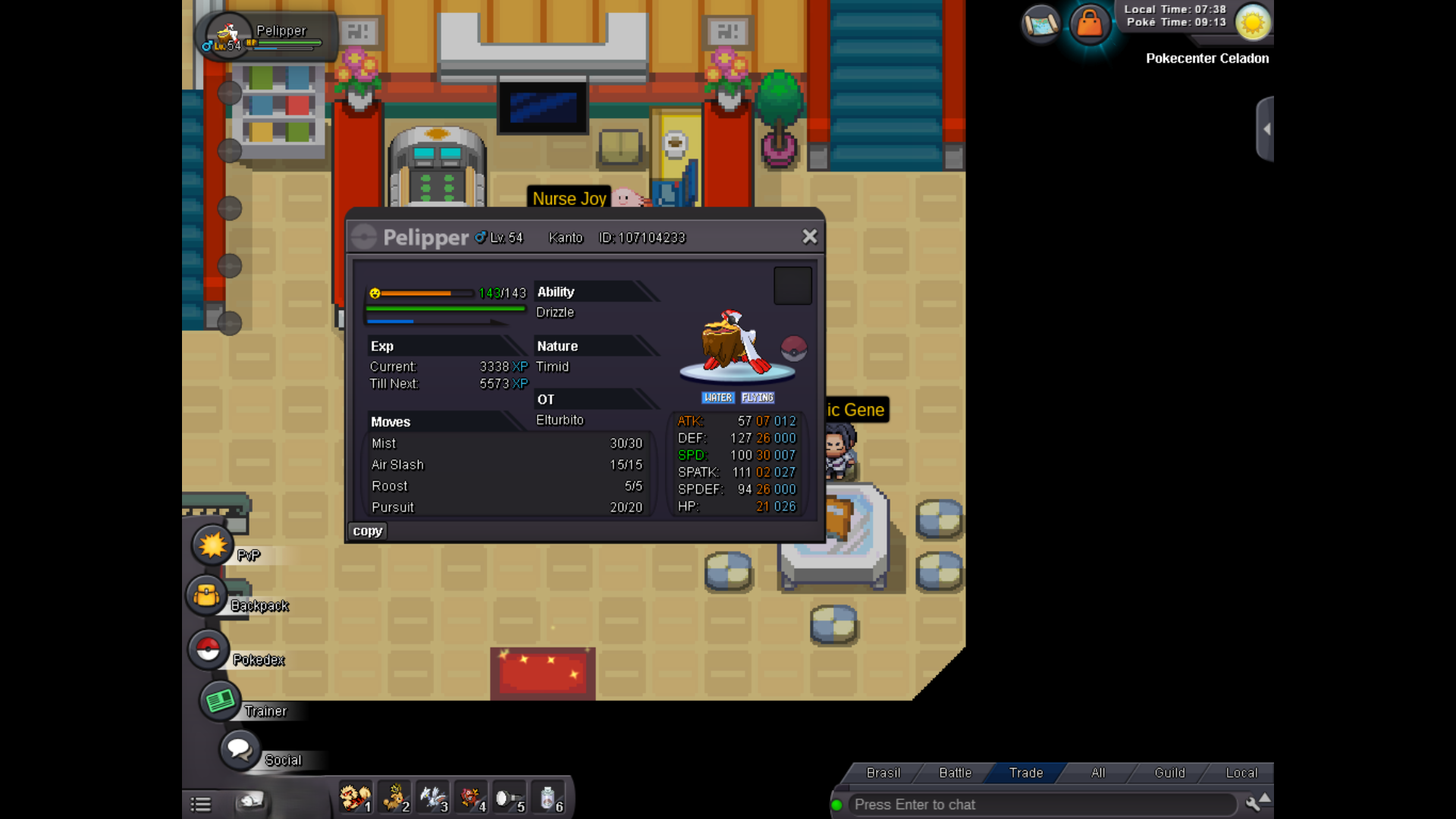Switch to the All chat tab
The height and width of the screenshot is (819, 1456).
tap(1097, 773)
